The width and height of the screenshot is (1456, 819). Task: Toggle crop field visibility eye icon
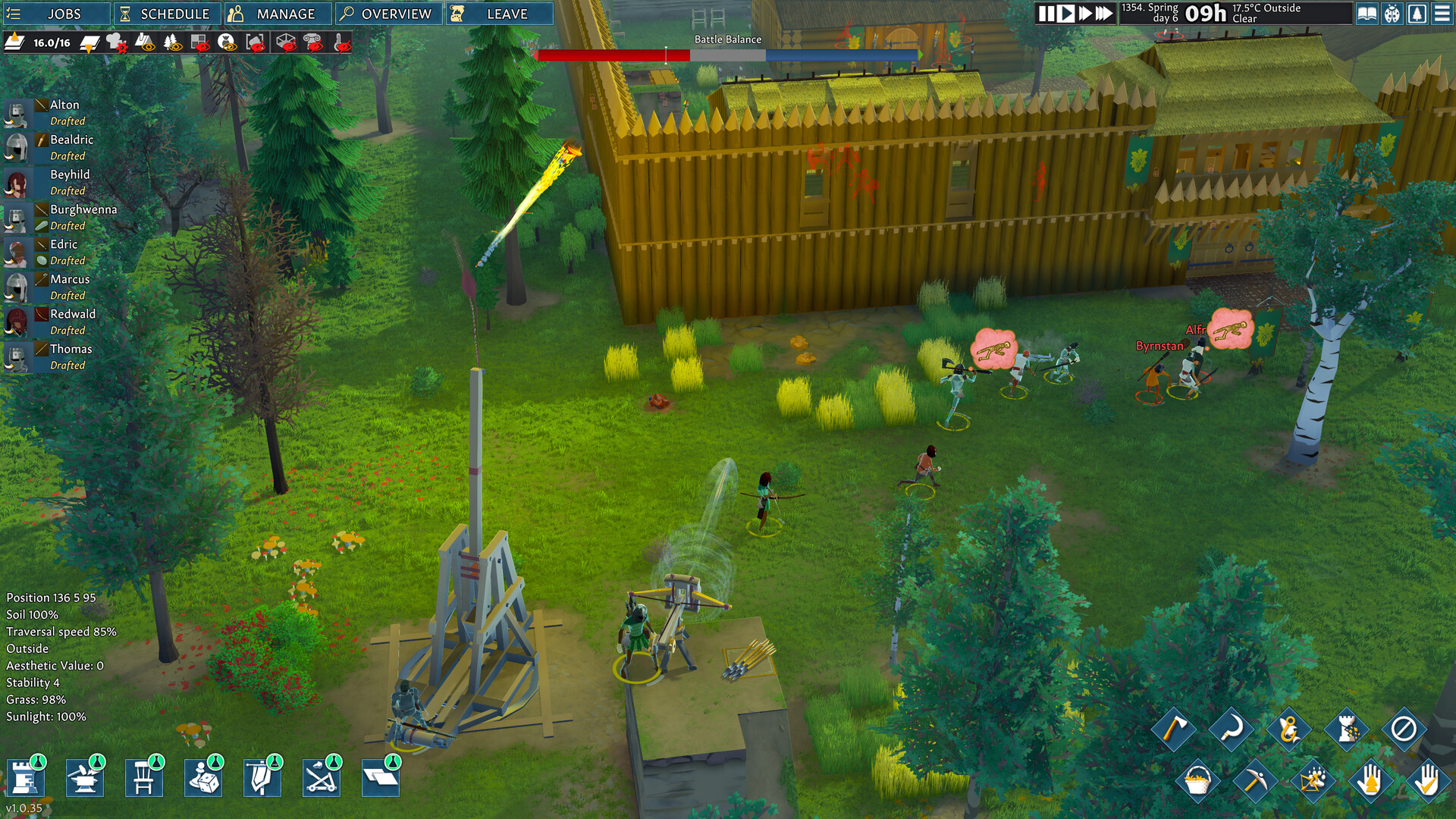point(147,45)
